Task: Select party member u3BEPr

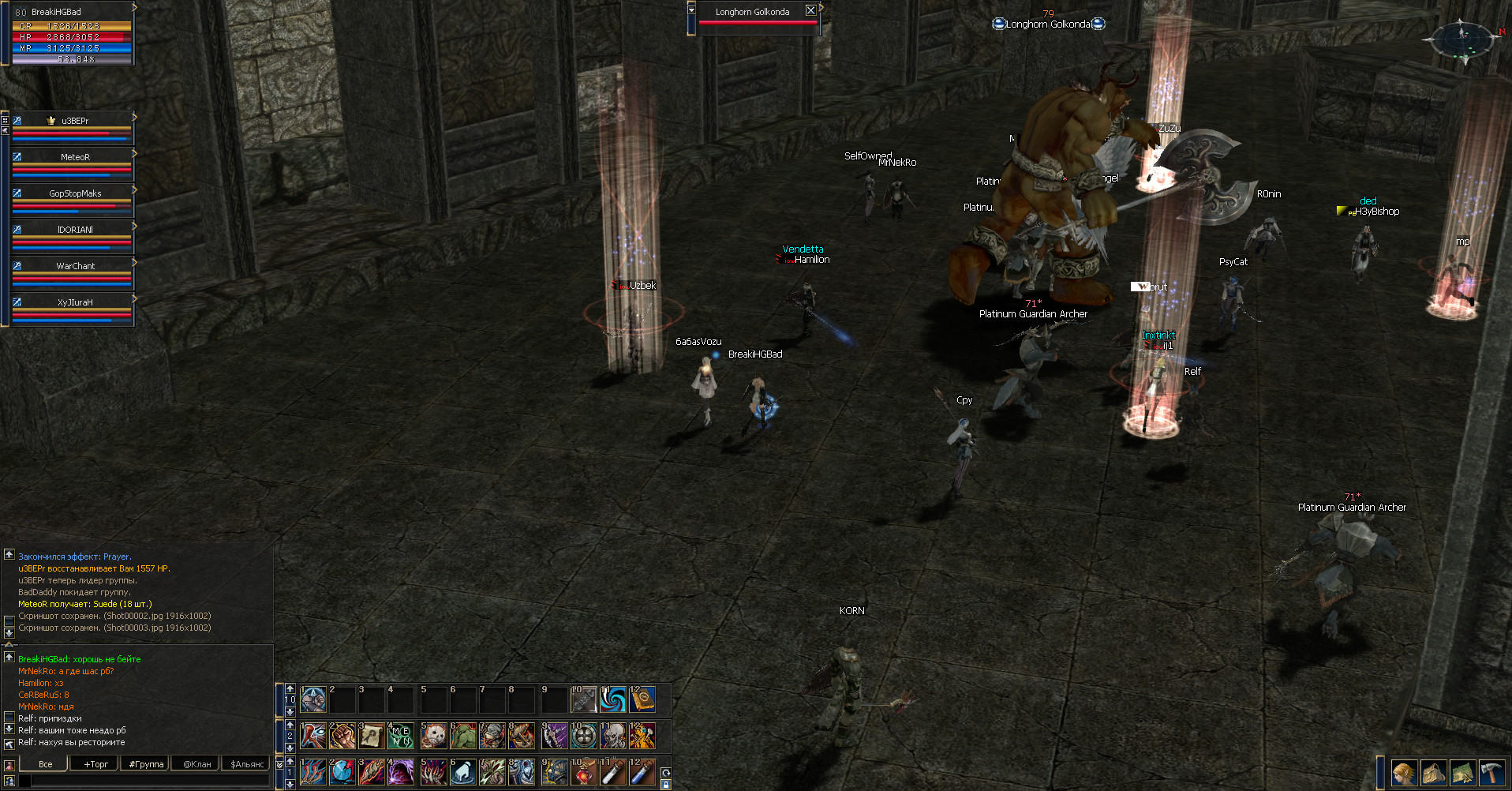Action: pyautogui.click(x=74, y=121)
